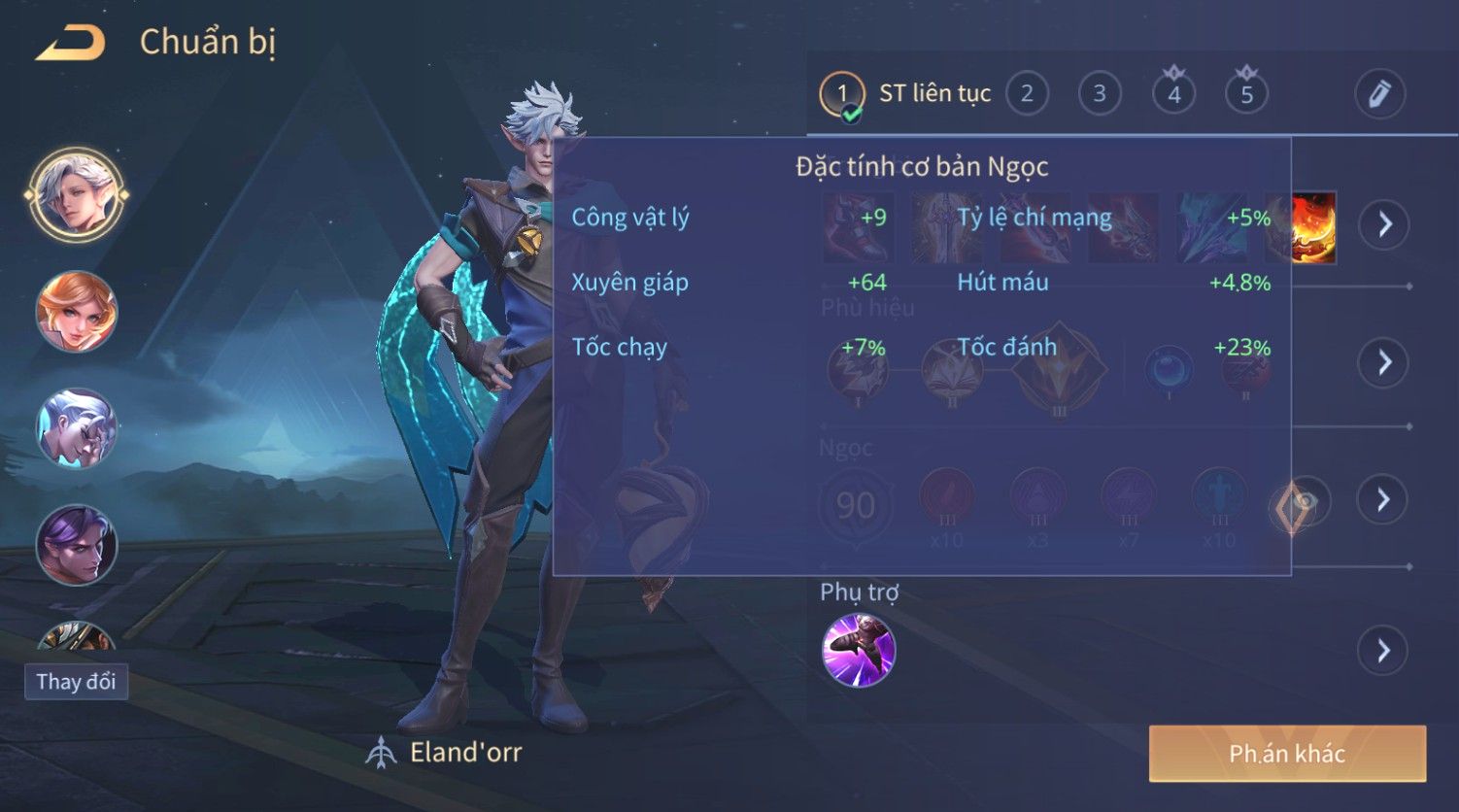Image resolution: width=1459 pixels, height=812 pixels.
Task: Select the Phụ trợ sprint skill icon
Action: click(859, 650)
